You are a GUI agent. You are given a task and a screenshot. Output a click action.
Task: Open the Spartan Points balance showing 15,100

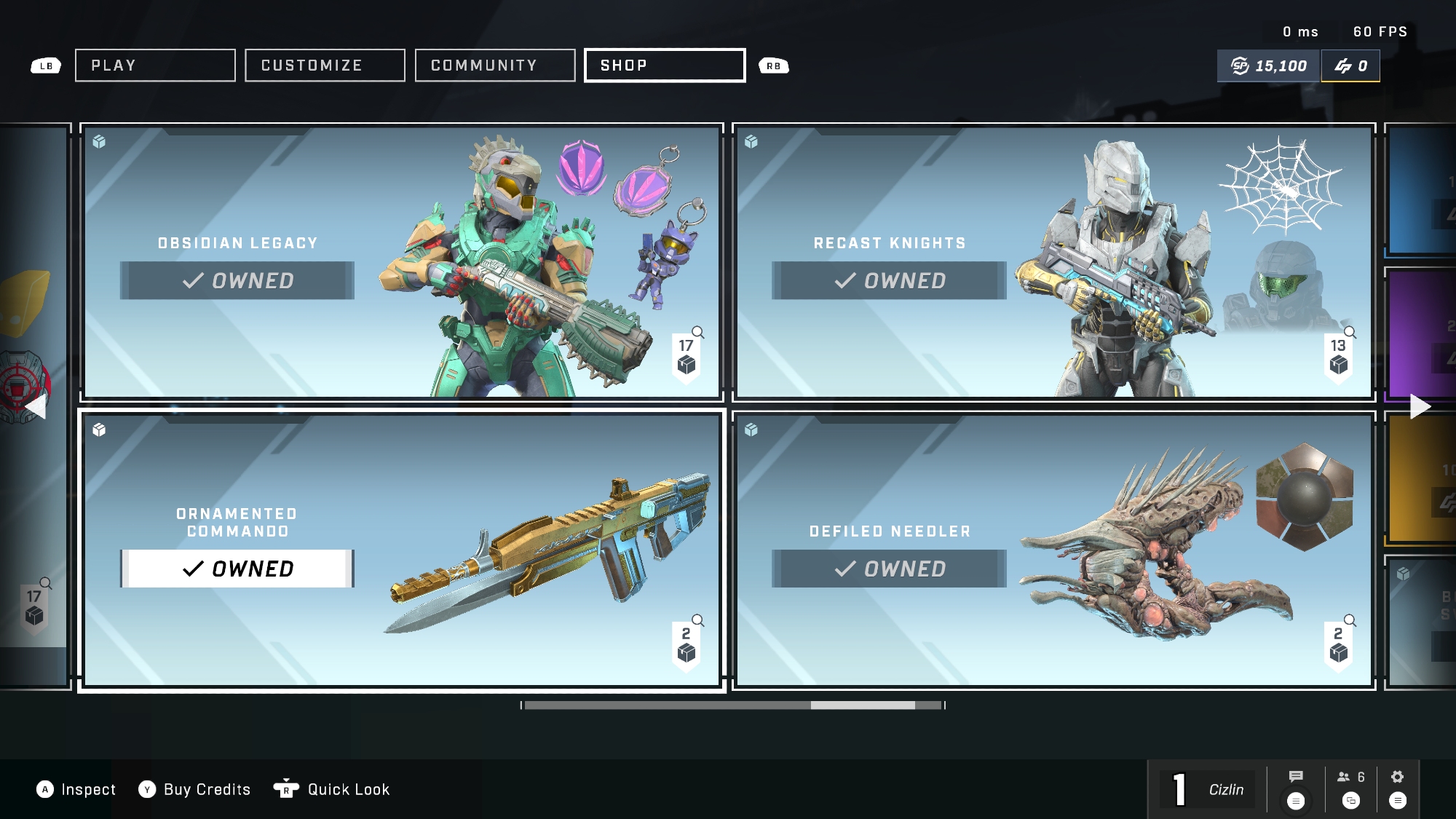point(1269,66)
